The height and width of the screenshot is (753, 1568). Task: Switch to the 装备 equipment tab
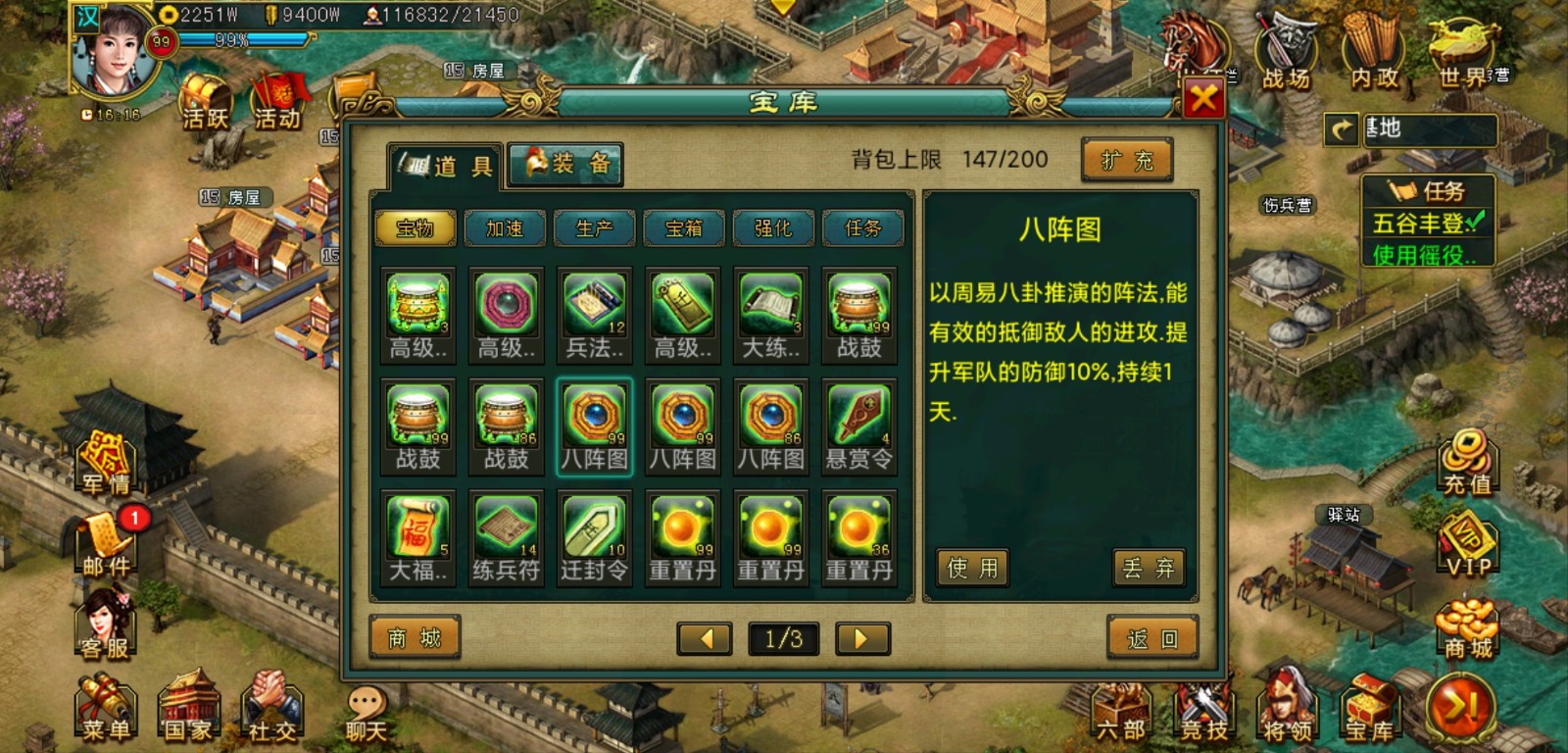pyautogui.click(x=566, y=164)
